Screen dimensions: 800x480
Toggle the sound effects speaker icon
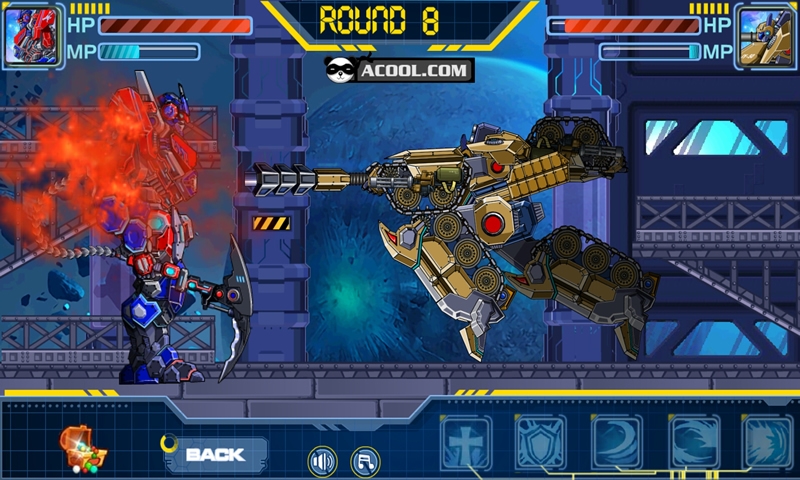click(x=322, y=461)
